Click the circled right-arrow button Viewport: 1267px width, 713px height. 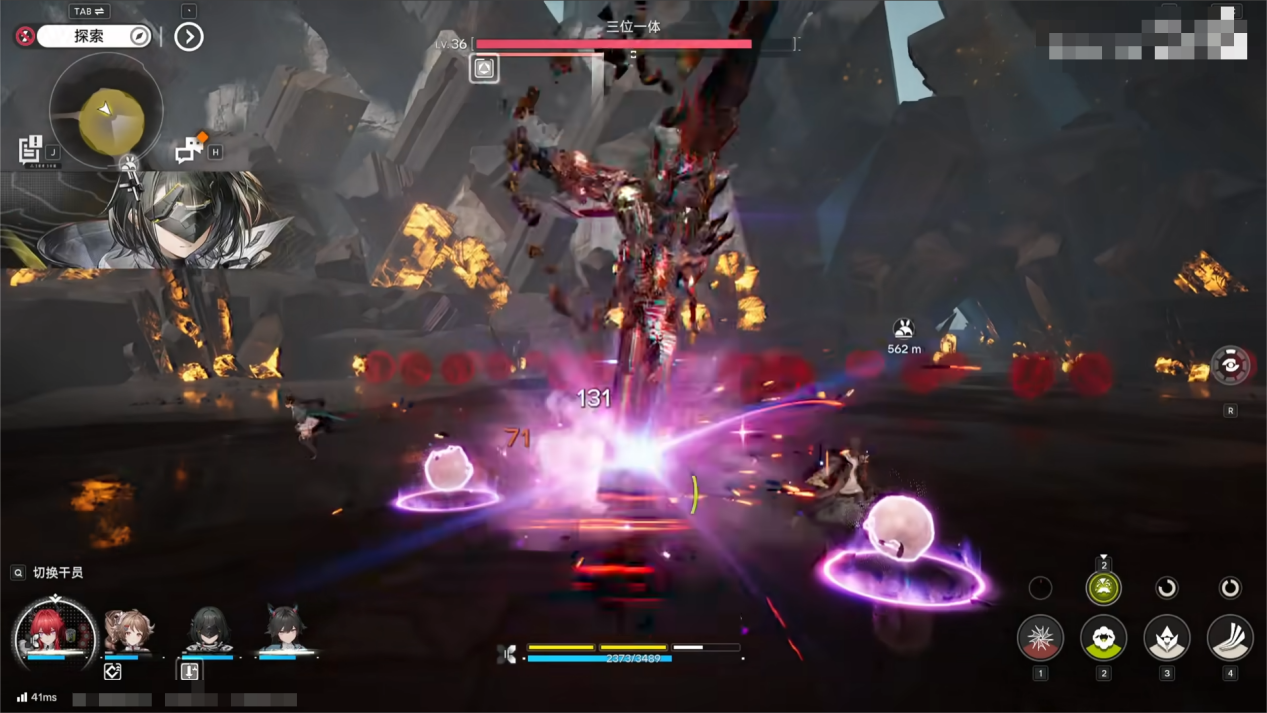(x=189, y=37)
